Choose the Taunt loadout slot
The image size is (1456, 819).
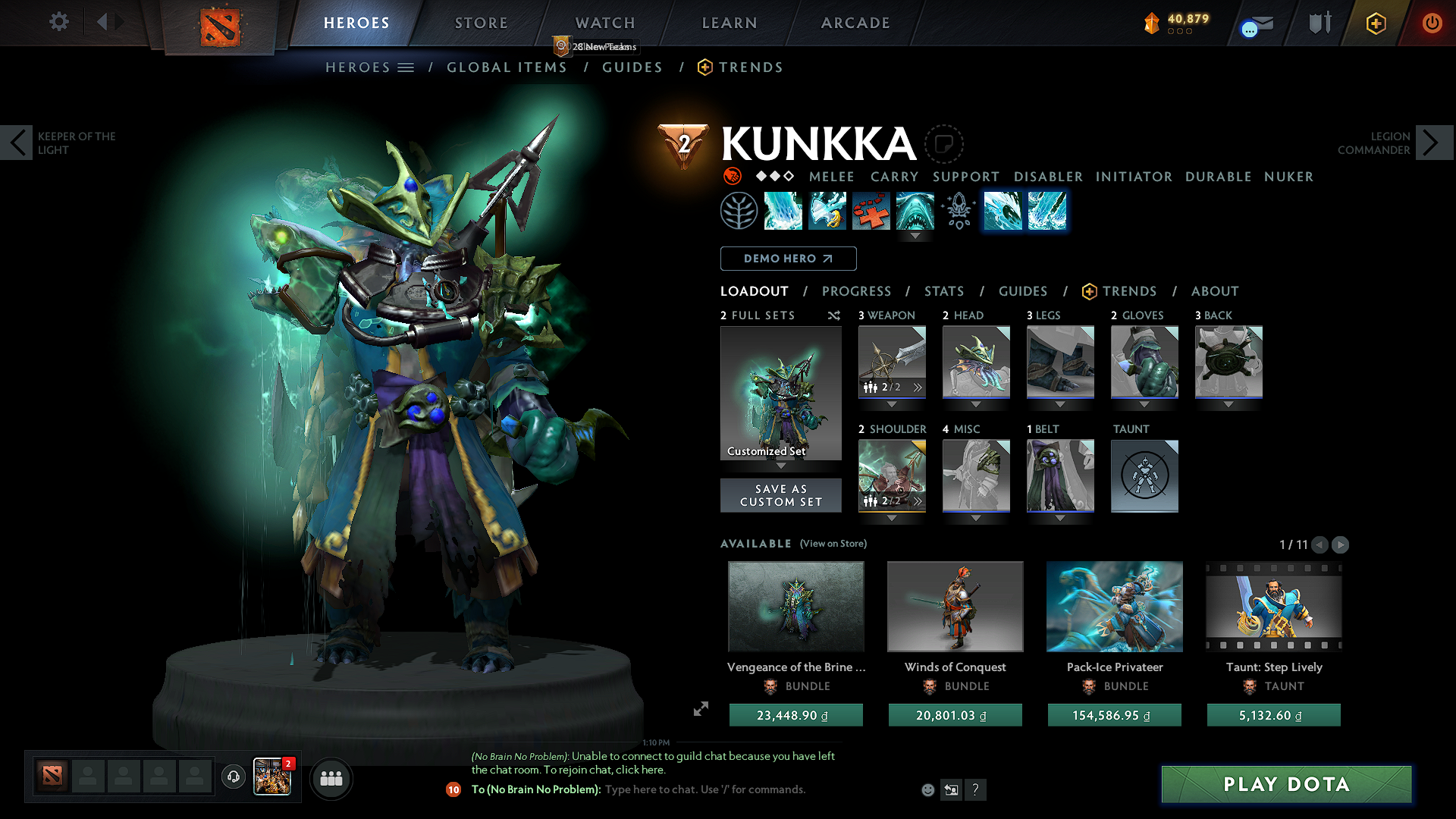point(1144,475)
